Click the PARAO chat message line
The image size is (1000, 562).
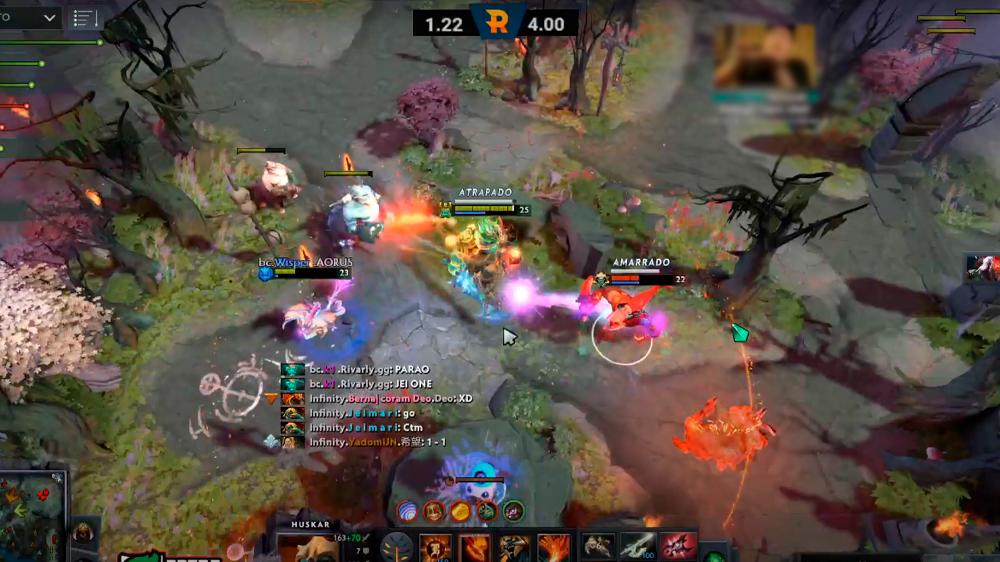tap(369, 369)
